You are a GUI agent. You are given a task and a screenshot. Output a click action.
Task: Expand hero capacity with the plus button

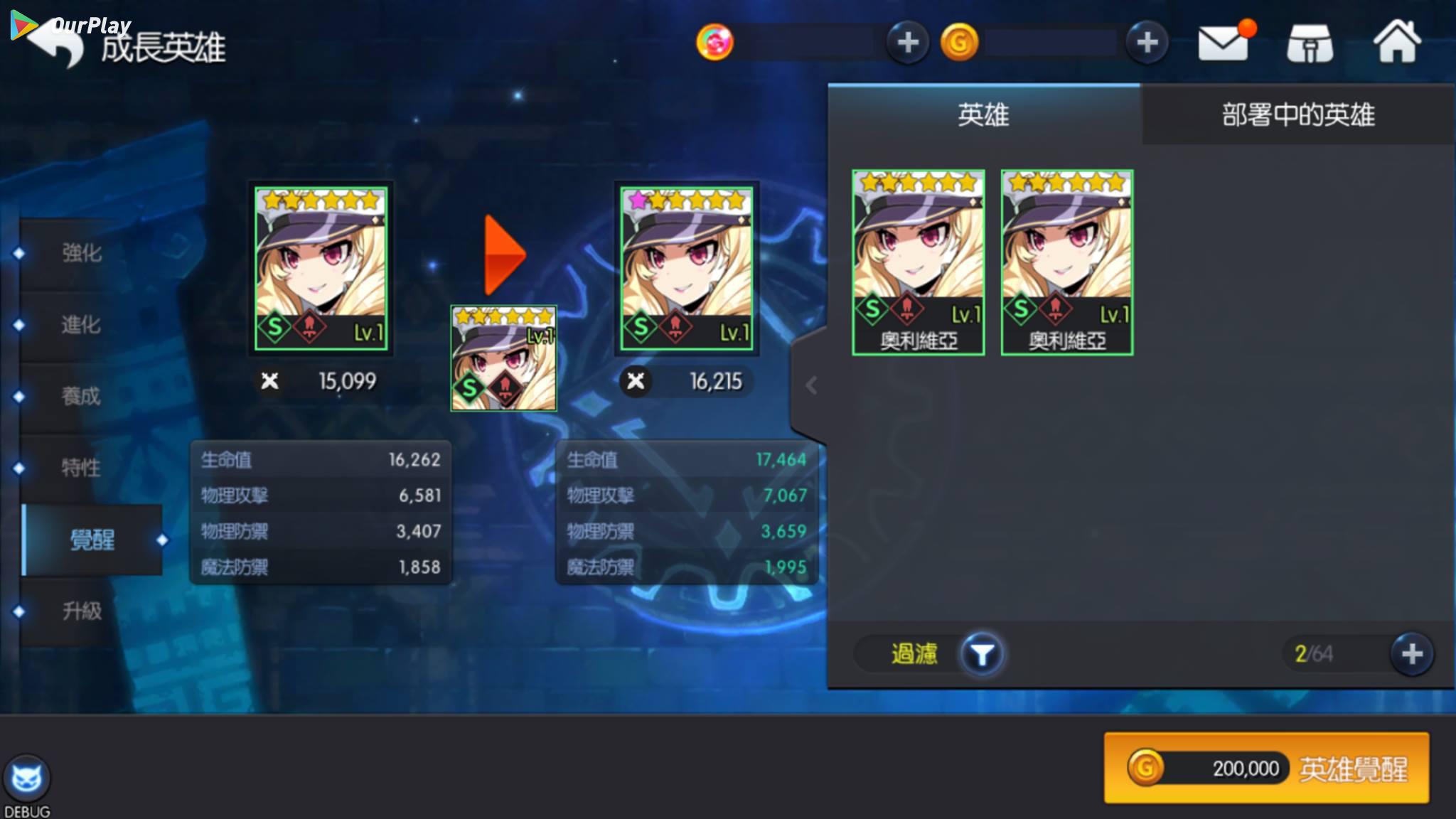(1412, 654)
